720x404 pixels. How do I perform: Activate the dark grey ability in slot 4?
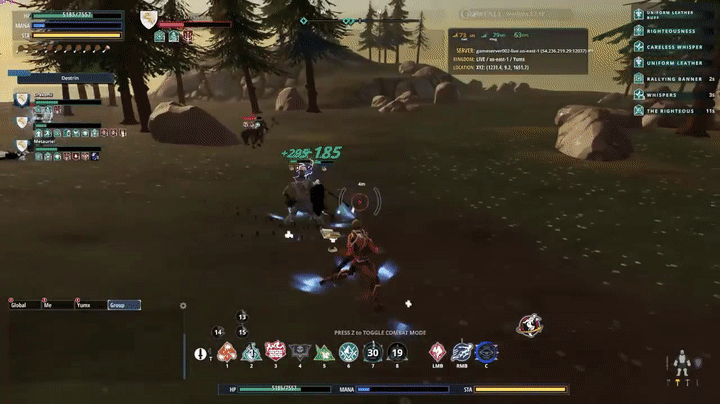[299, 352]
